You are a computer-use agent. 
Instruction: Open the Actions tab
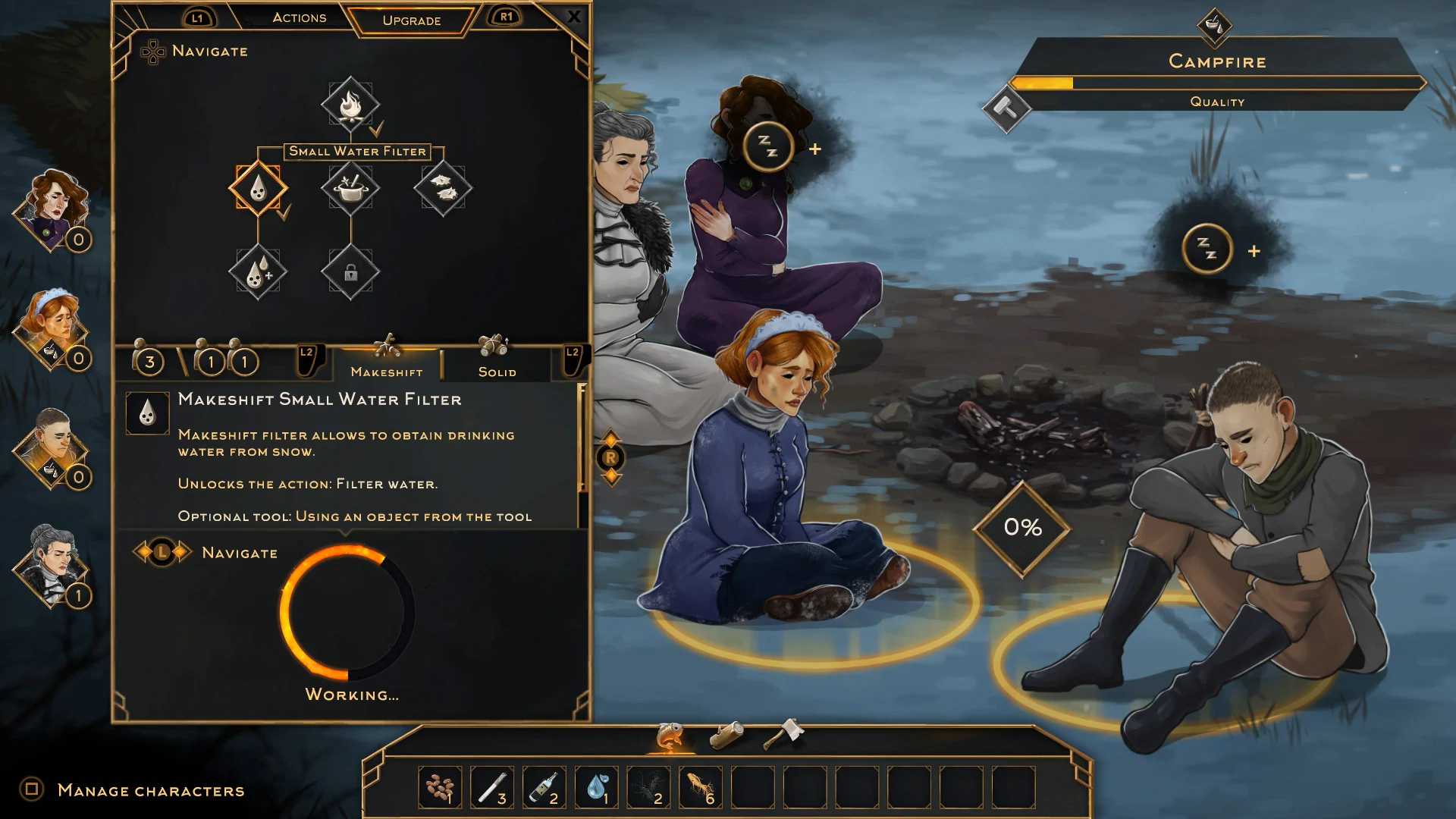pyautogui.click(x=299, y=17)
